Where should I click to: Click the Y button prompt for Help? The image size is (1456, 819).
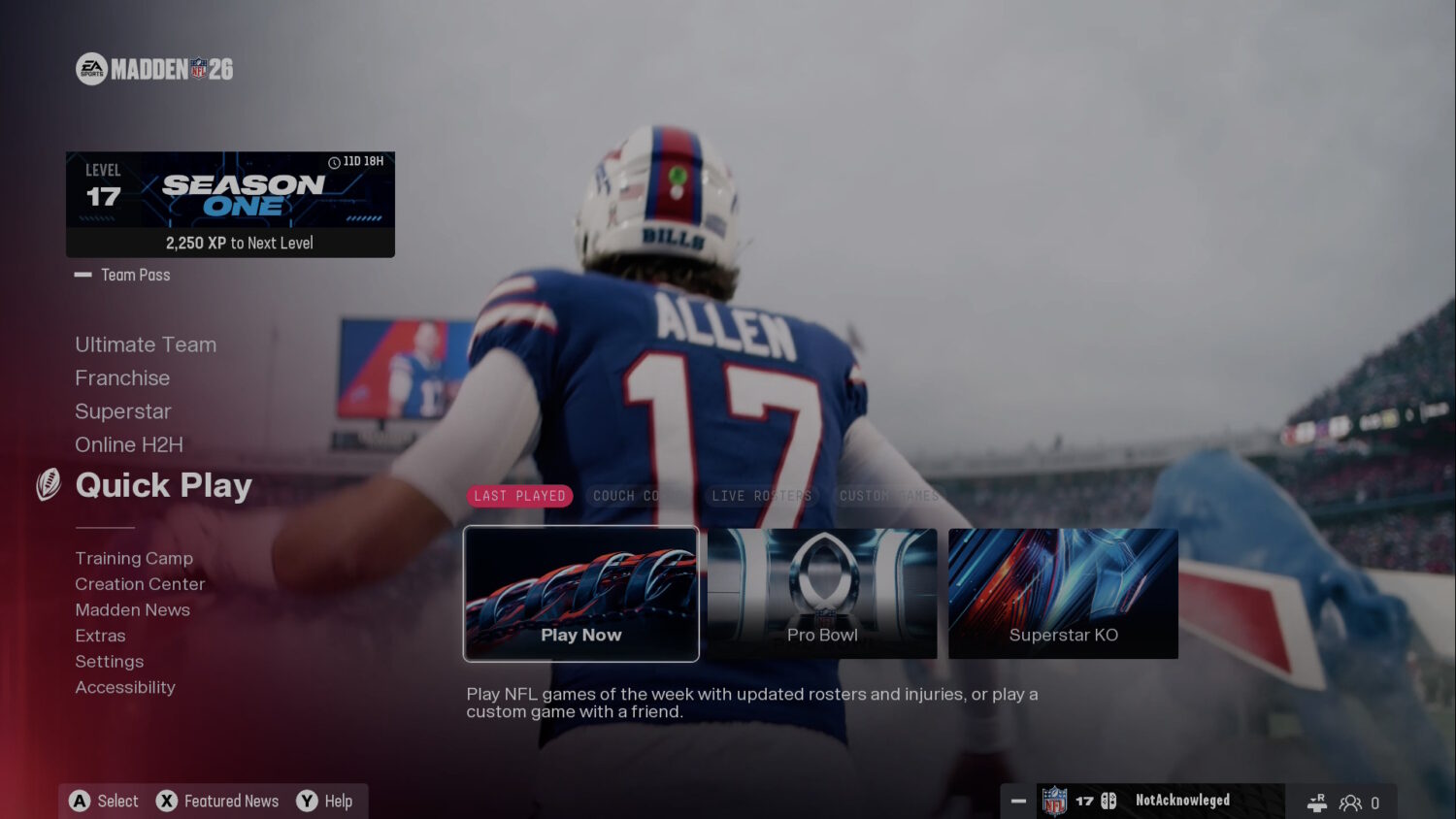coord(304,801)
